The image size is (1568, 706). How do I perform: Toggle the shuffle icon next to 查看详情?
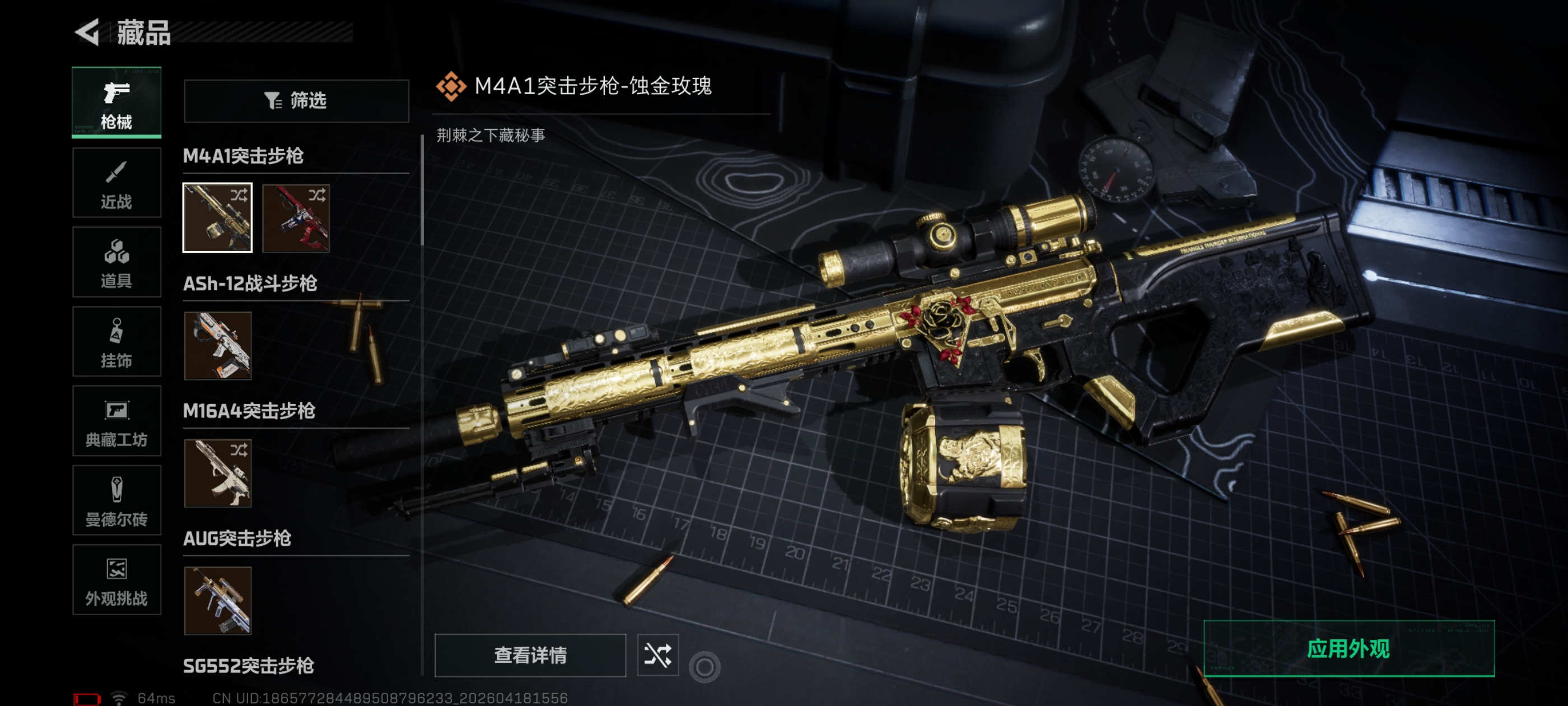pyautogui.click(x=657, y=655)
